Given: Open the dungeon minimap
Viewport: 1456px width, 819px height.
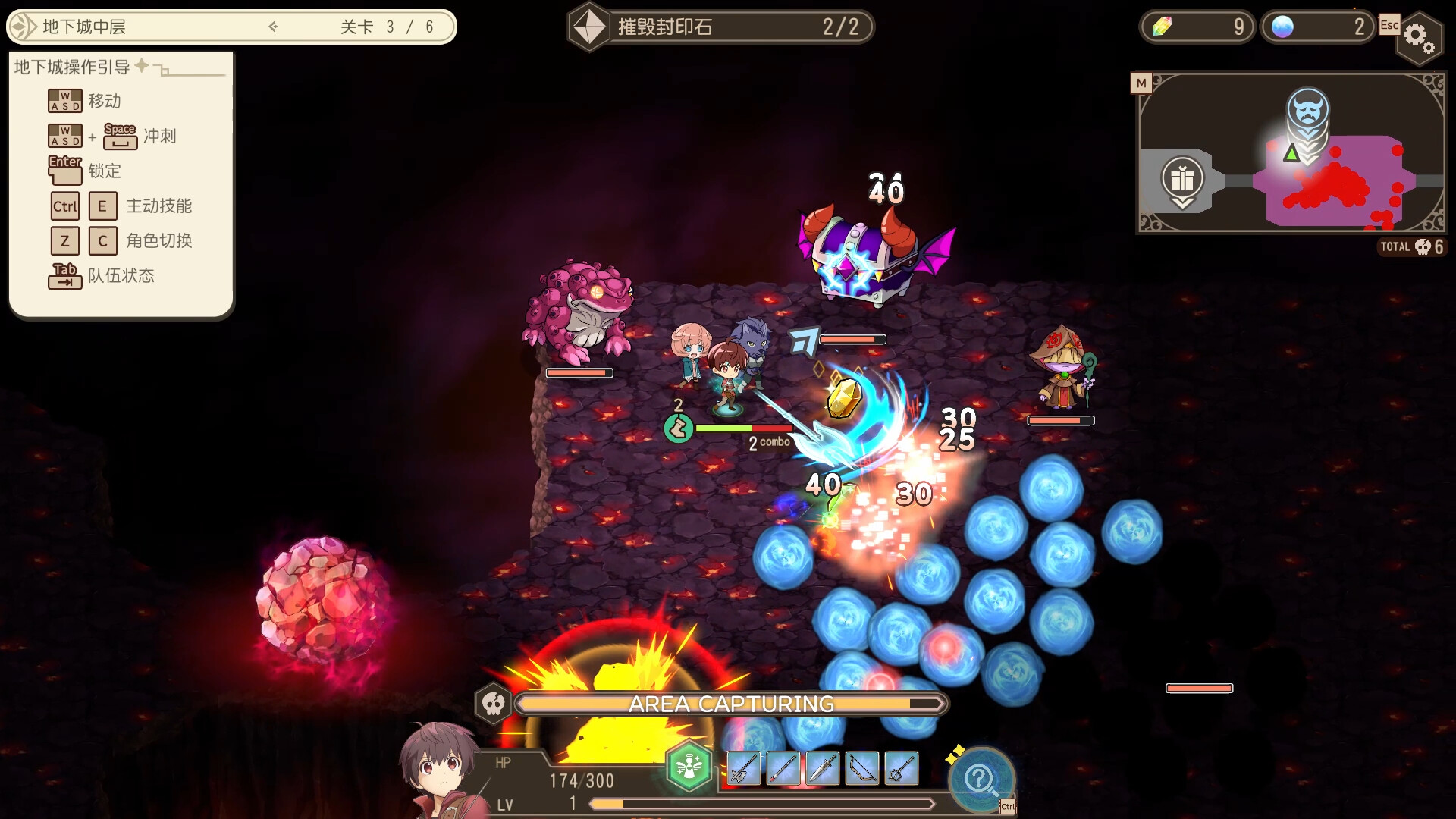Looking at the screenshot, I should pos(1141,83).
